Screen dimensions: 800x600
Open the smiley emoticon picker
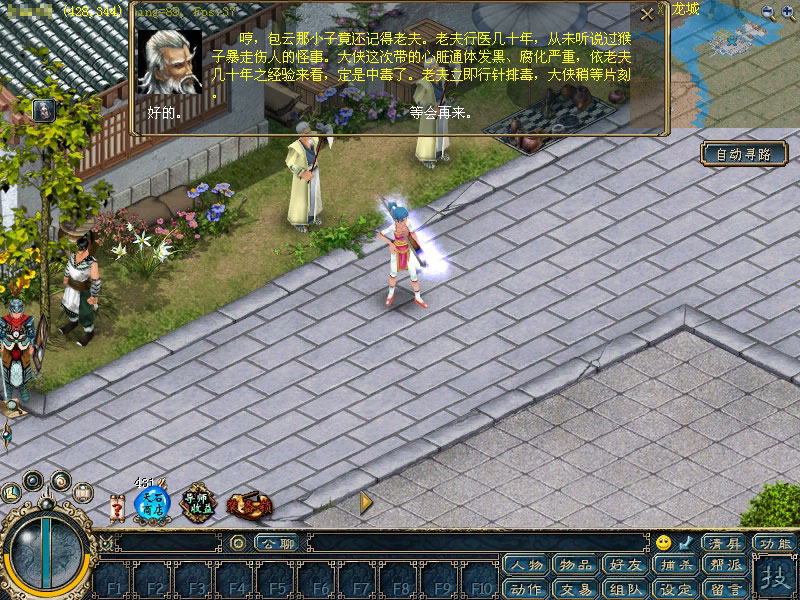point(663,543)
